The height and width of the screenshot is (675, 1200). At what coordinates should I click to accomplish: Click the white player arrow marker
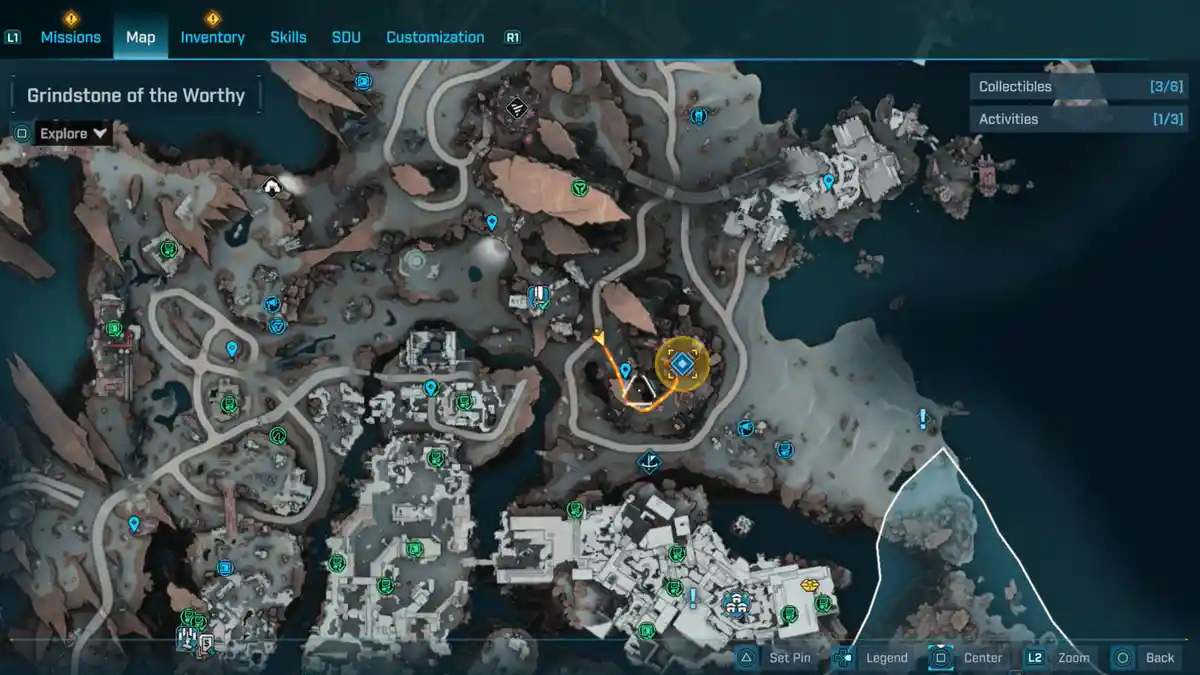[x=642, y=389]
